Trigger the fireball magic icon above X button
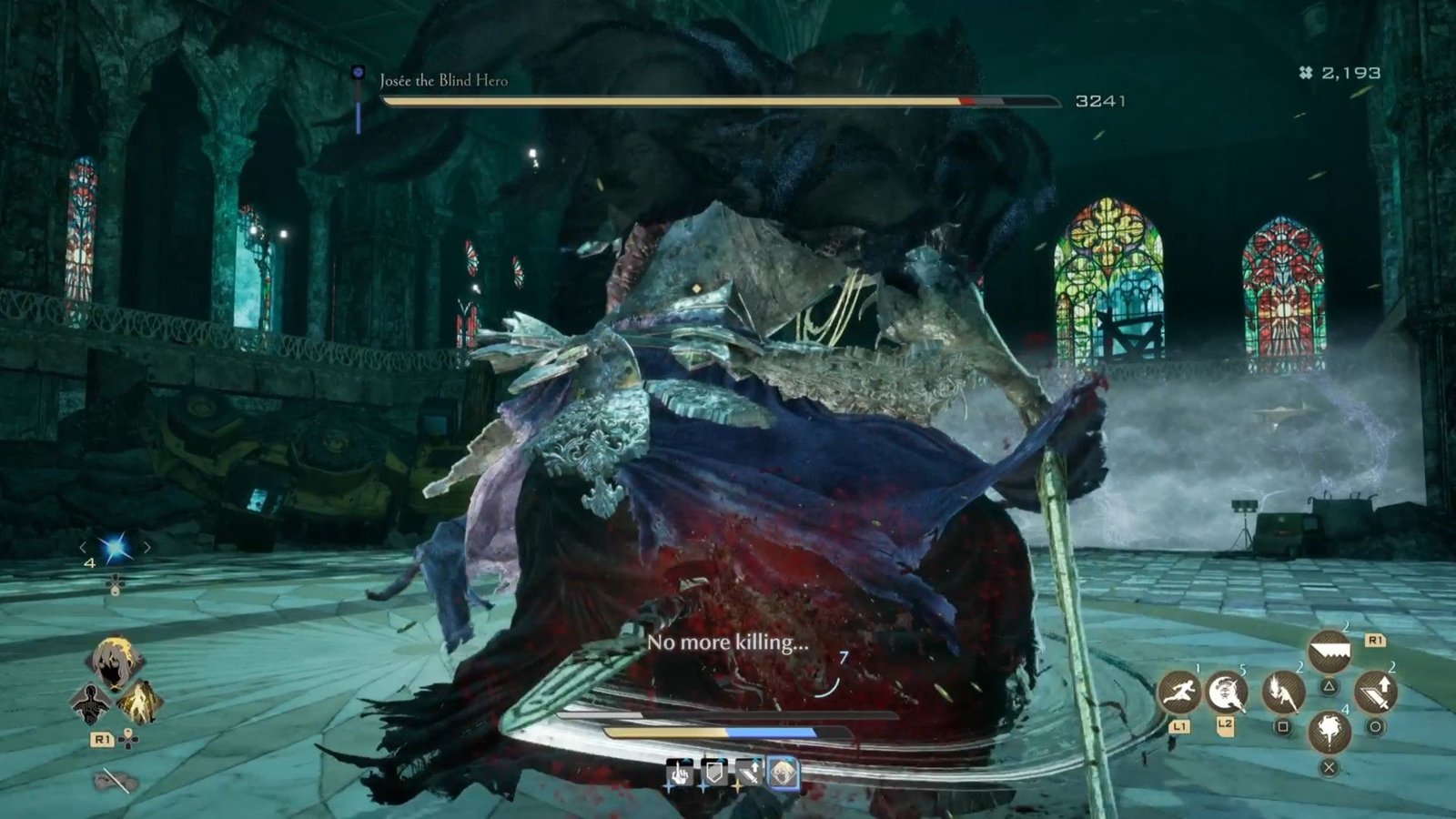Viewport: 1456px width, 819px height. (x=1330, y=733)
